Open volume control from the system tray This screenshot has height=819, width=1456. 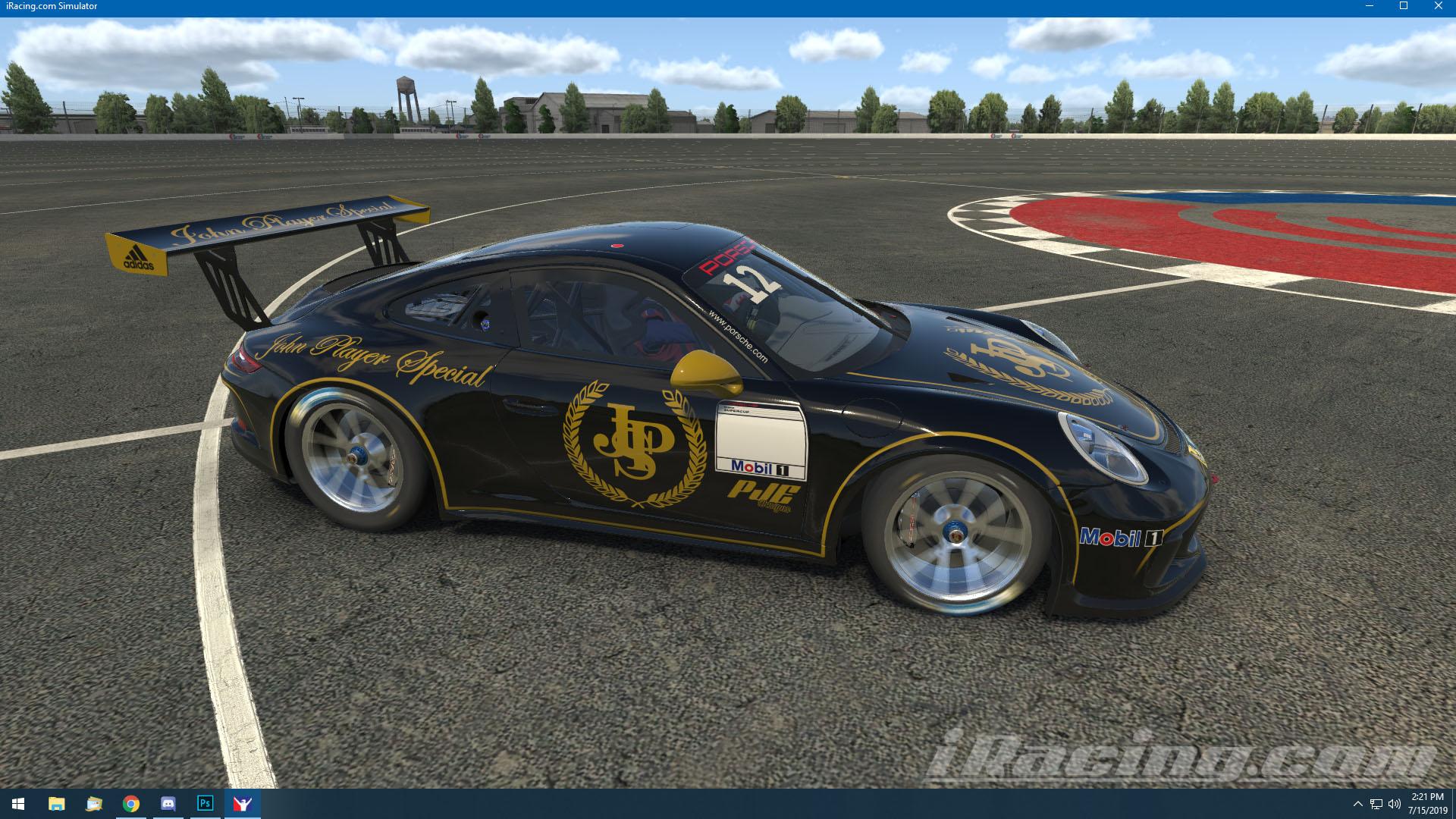1396,803
